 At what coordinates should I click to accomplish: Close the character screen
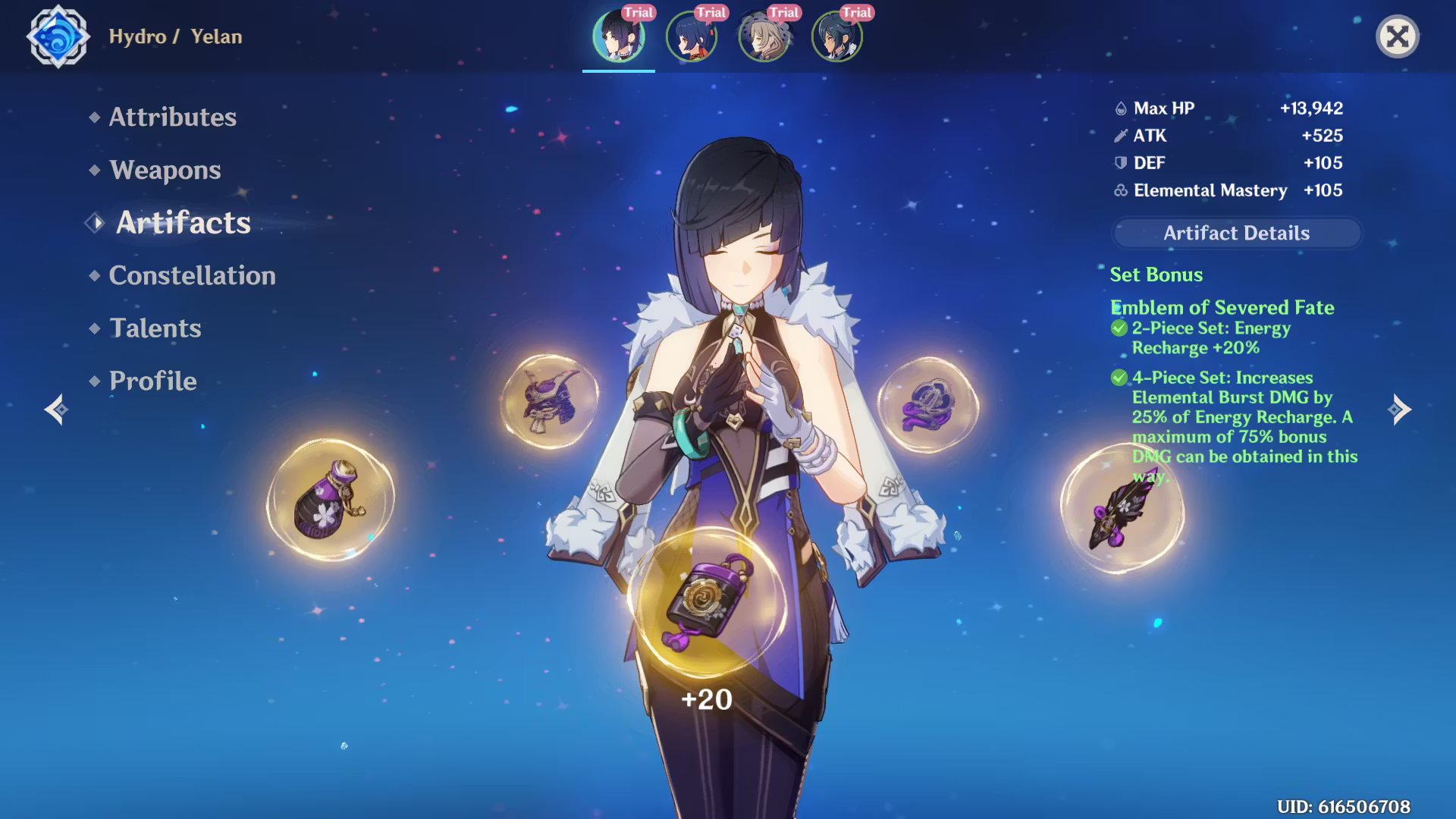pos(1397,36)
